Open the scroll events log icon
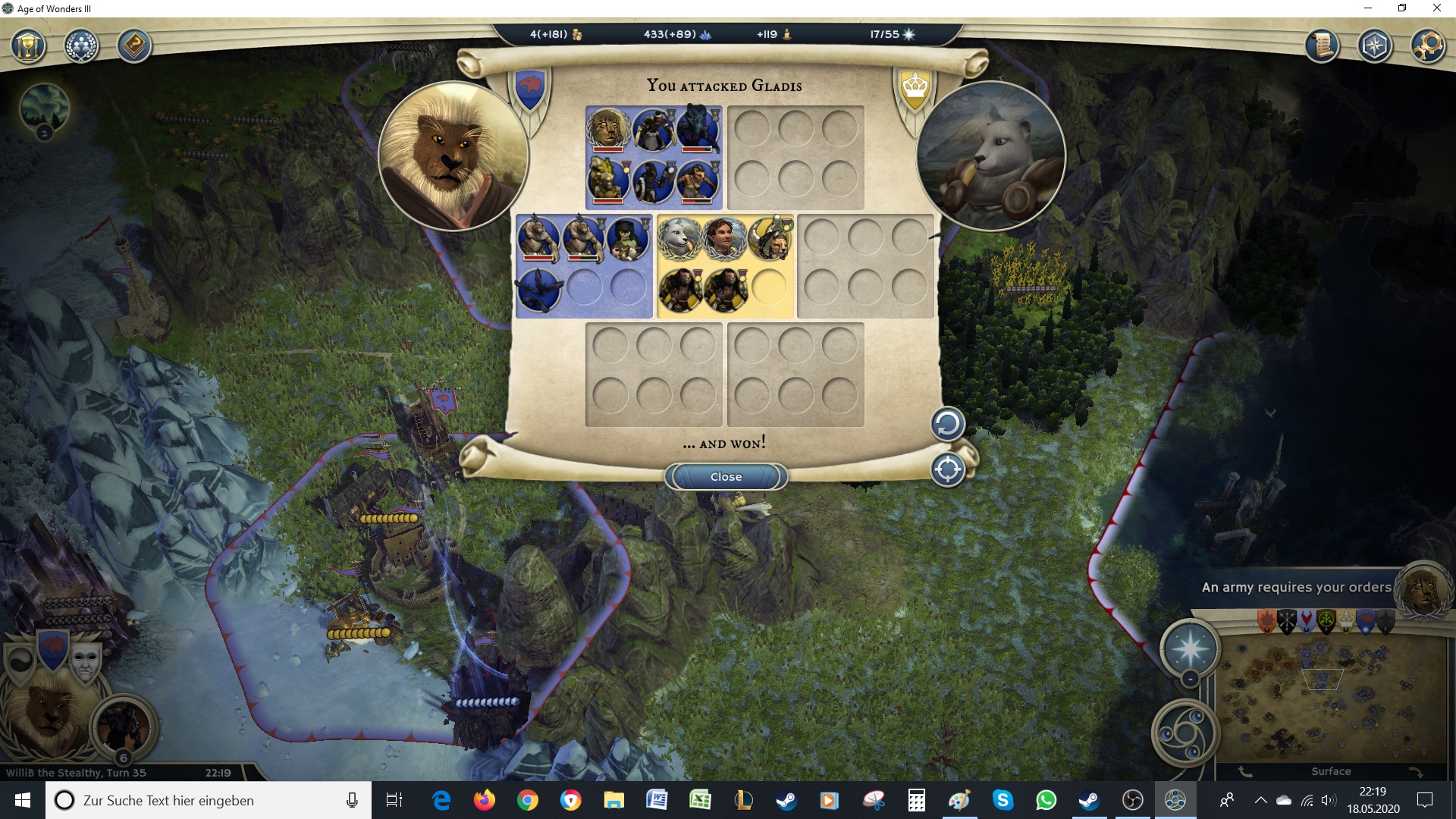The image size is (1456, 819). click(1322, 46)
